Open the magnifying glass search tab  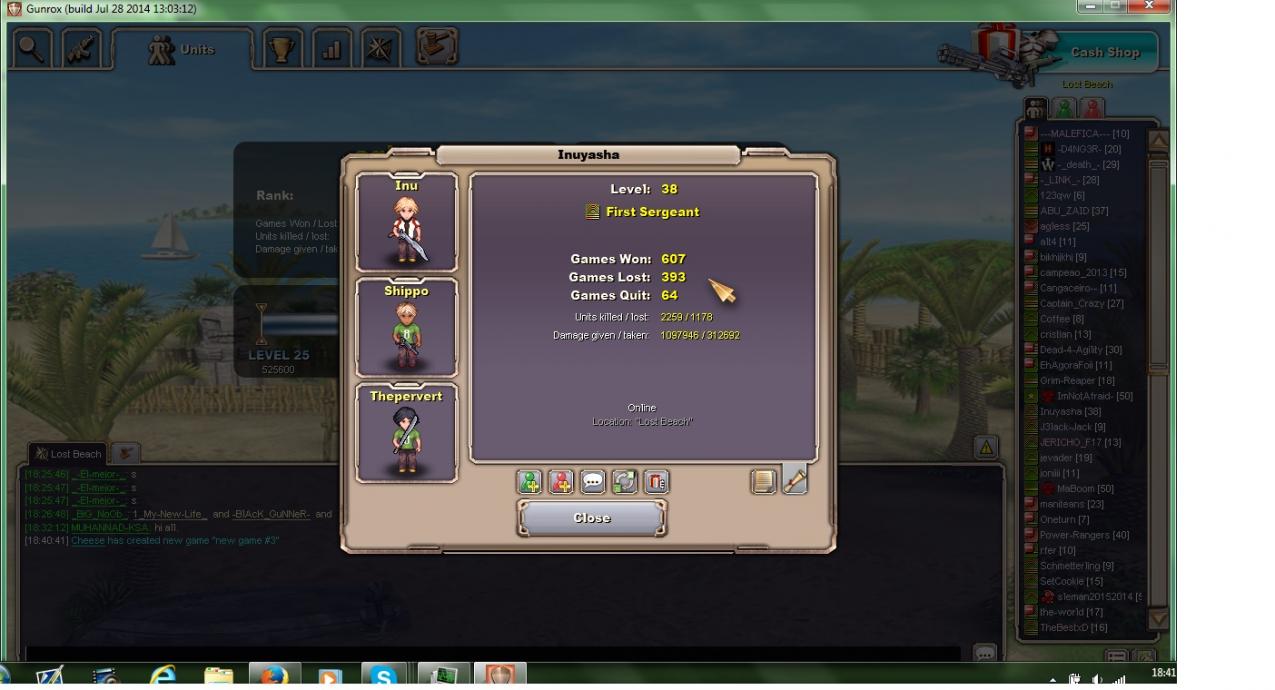tap(32, 50)
